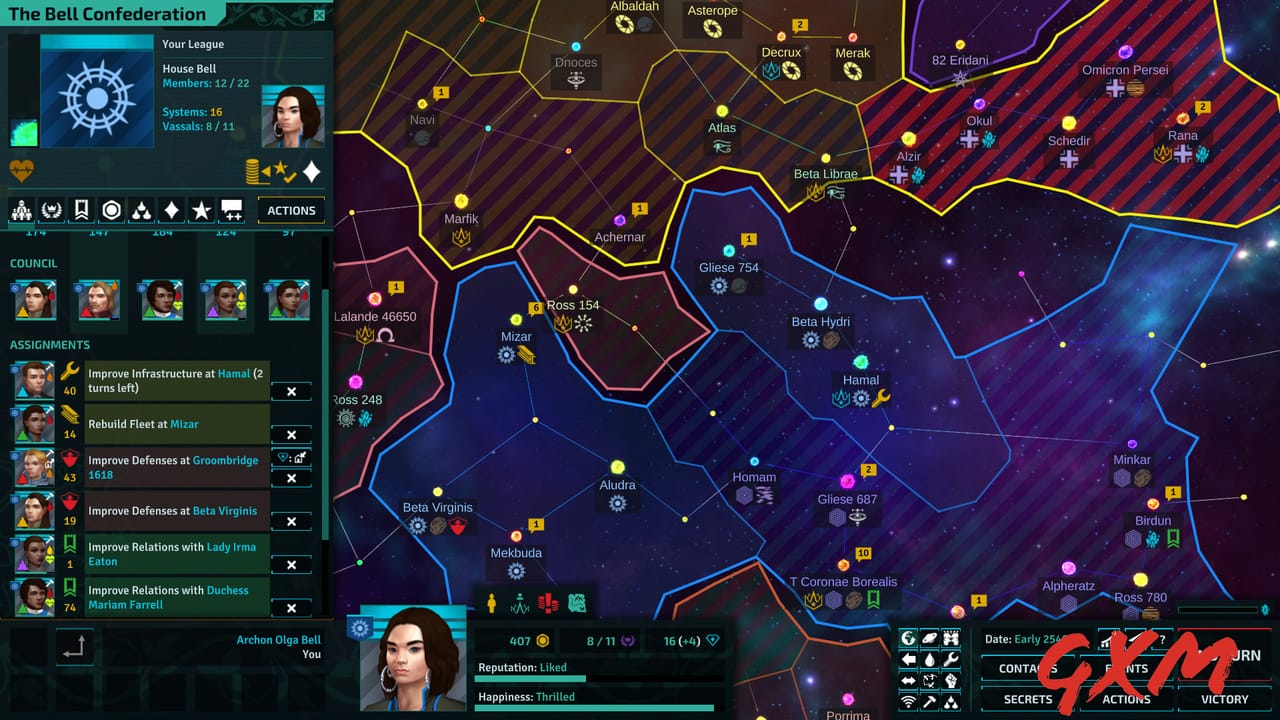1280x720 pixels.
Task: Expand the Council section
Action: click(34, 263)
